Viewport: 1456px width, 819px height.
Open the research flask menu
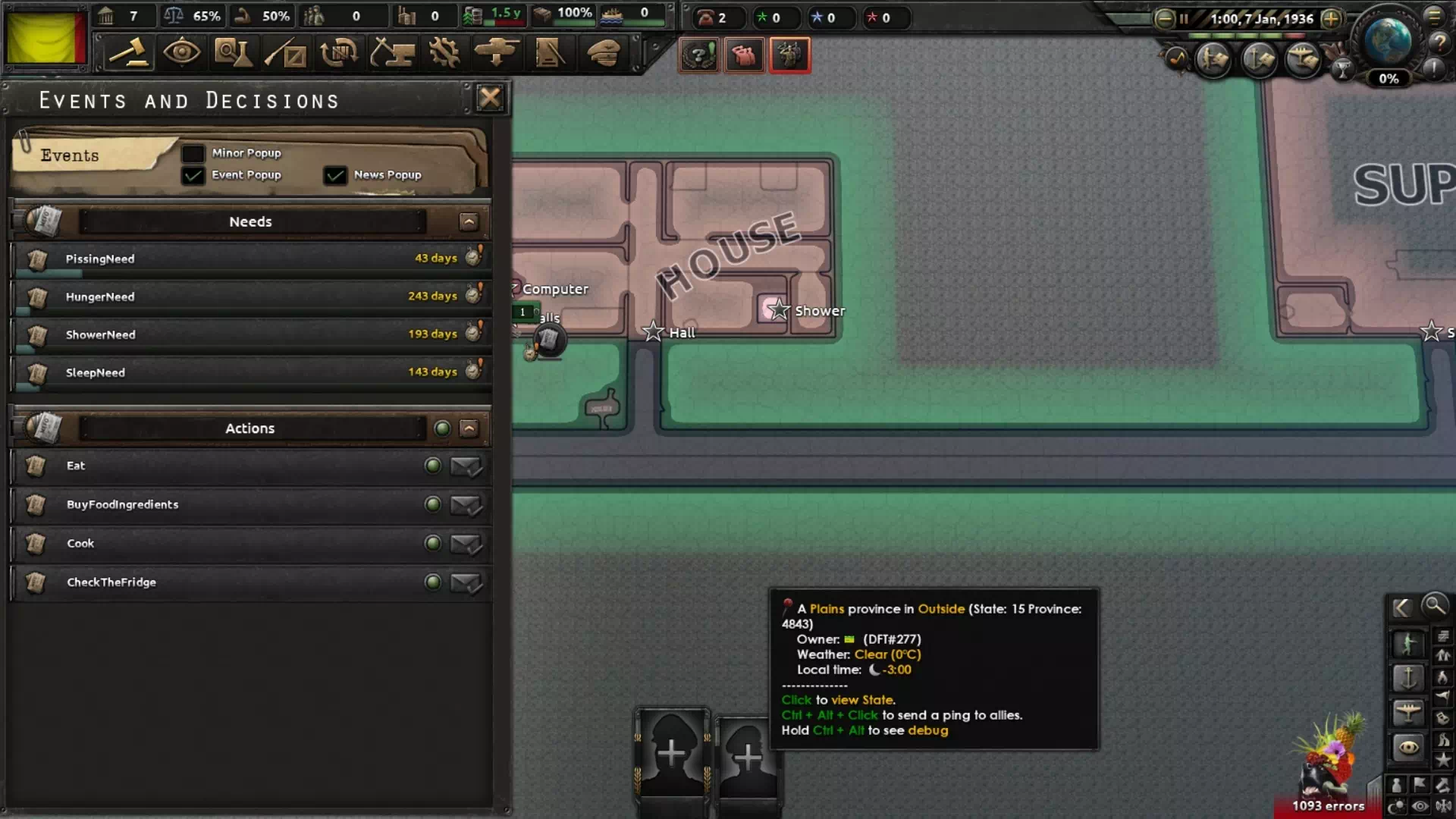pyautogui.click(x=234, y=53)
